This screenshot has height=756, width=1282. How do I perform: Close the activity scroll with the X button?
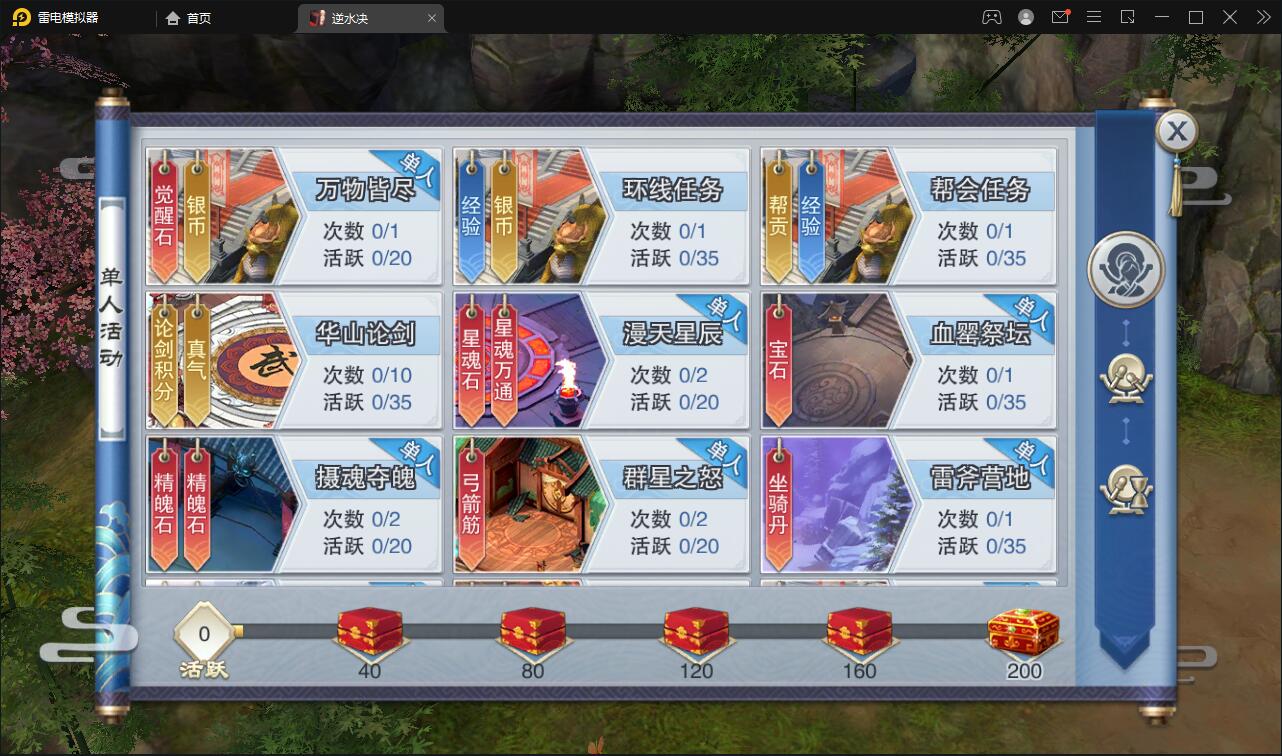pyautogui.click(x=1178, y=131)
